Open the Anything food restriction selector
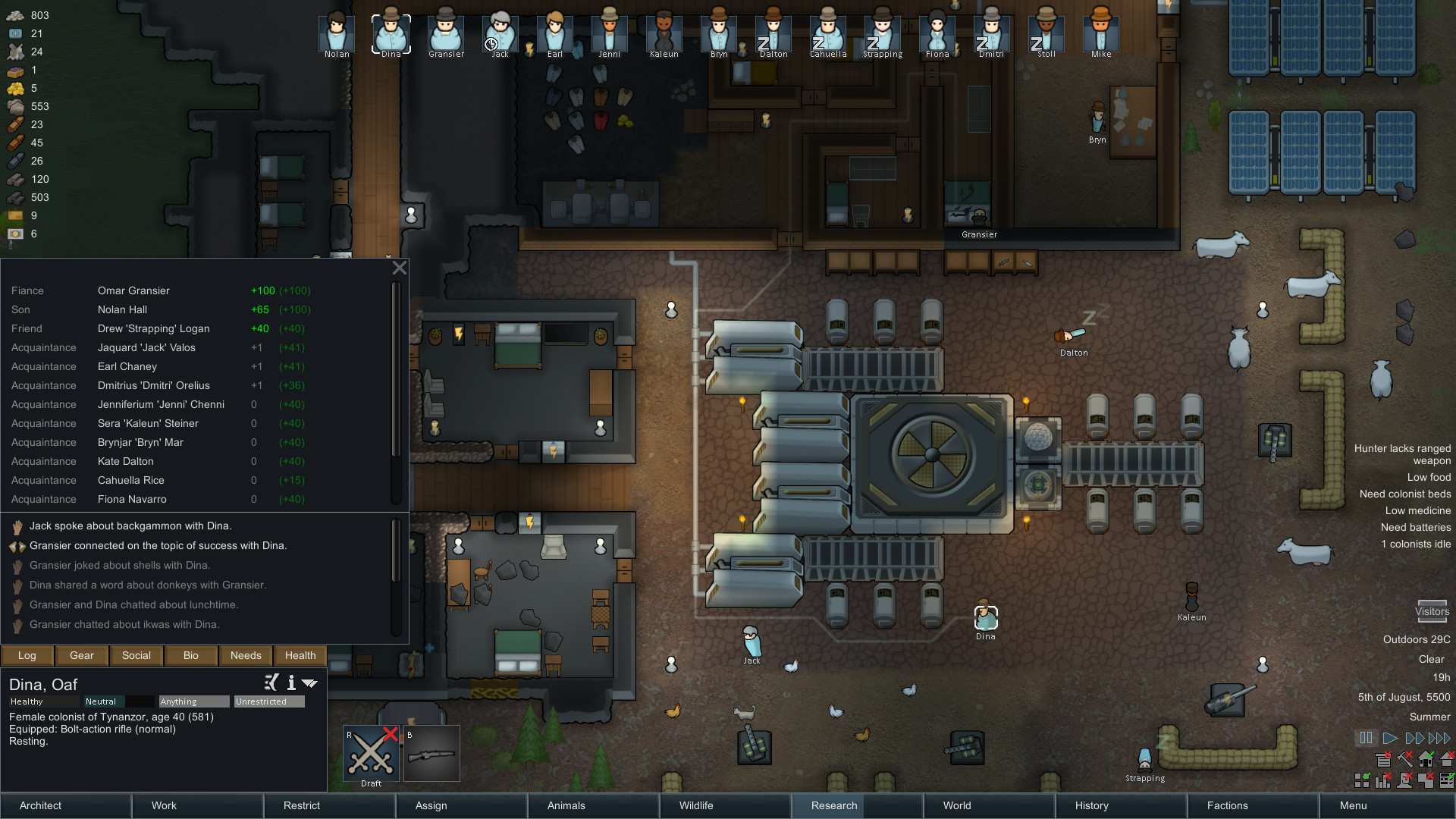Screen dimensions: 1456x819 [x=193, y=701]
